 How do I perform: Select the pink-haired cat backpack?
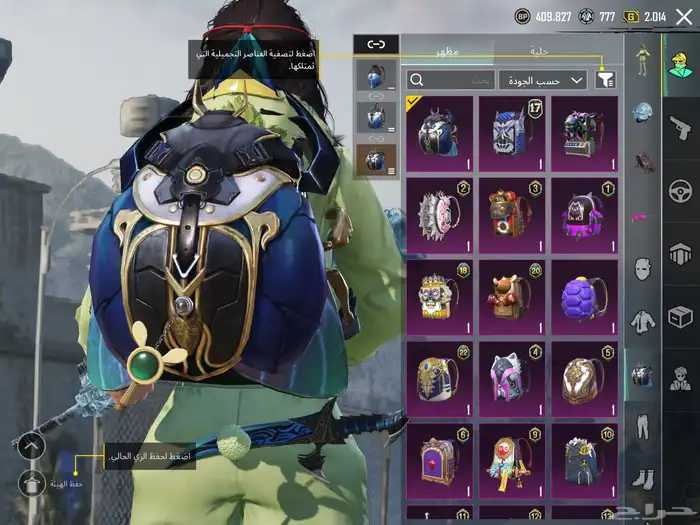tap(512, 379)
